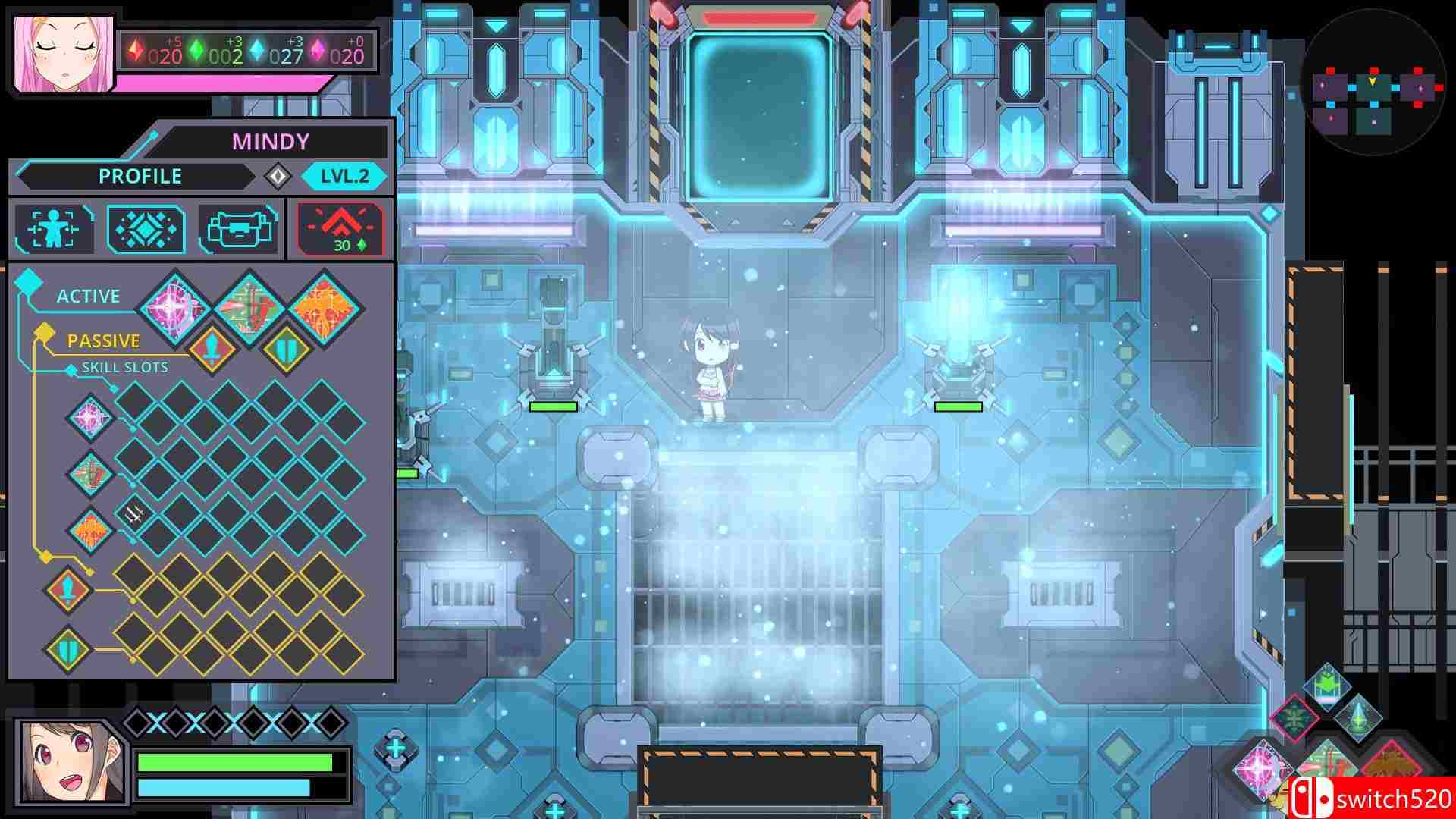Open Mindy's body equipment panel
The image size is (1456, 819).
(53, 227)
